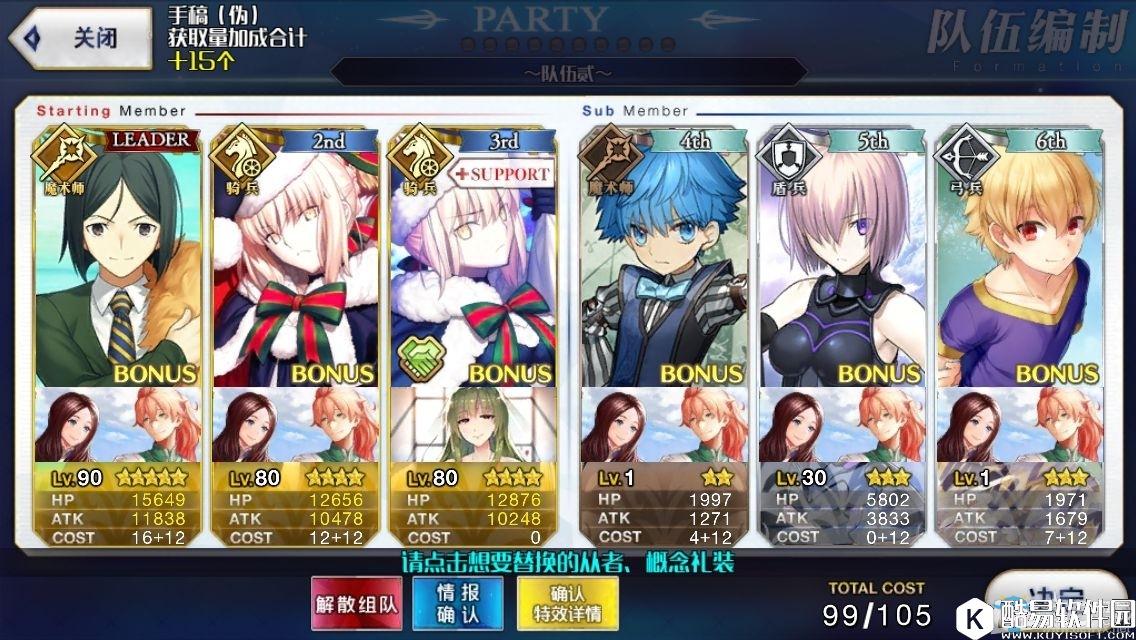Choose the 6th slot Archer servant
The width and height of the screenshot is (1136, 640).
(x=1019, y=260)
